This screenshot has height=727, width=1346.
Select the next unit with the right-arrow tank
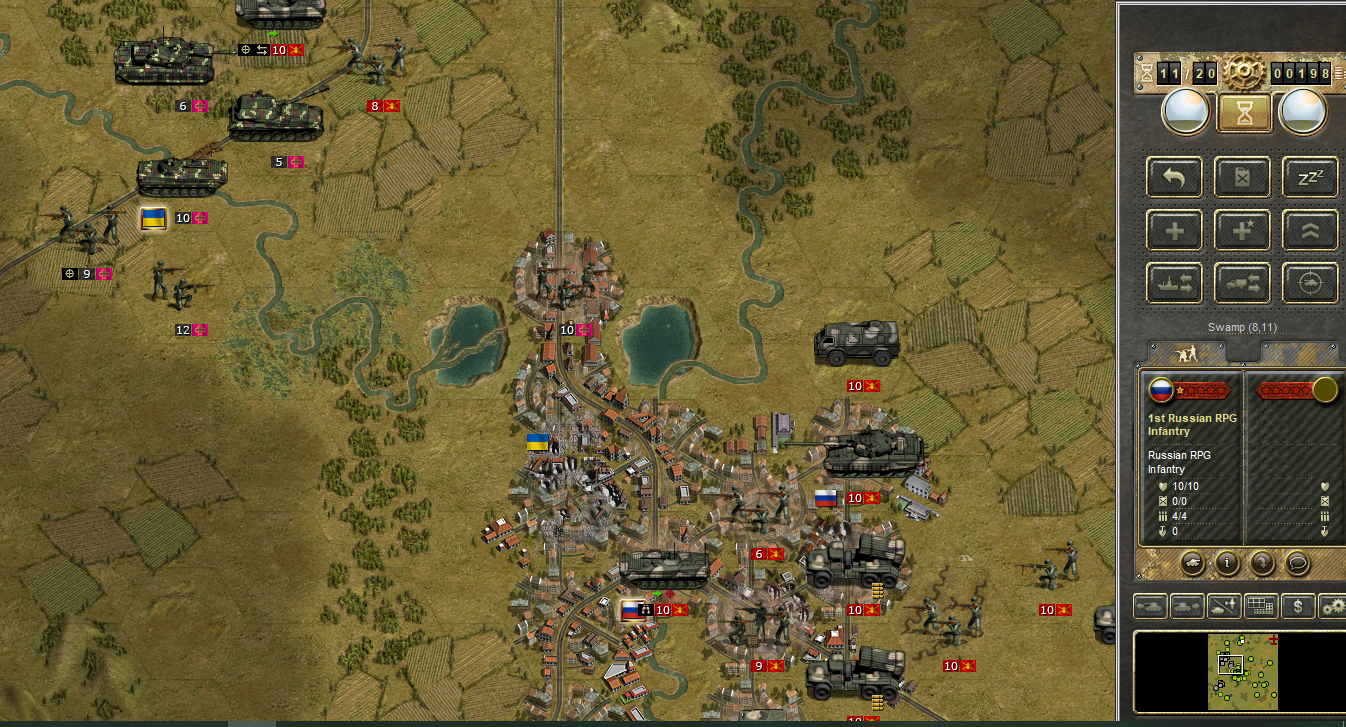tap(1186, 605)
